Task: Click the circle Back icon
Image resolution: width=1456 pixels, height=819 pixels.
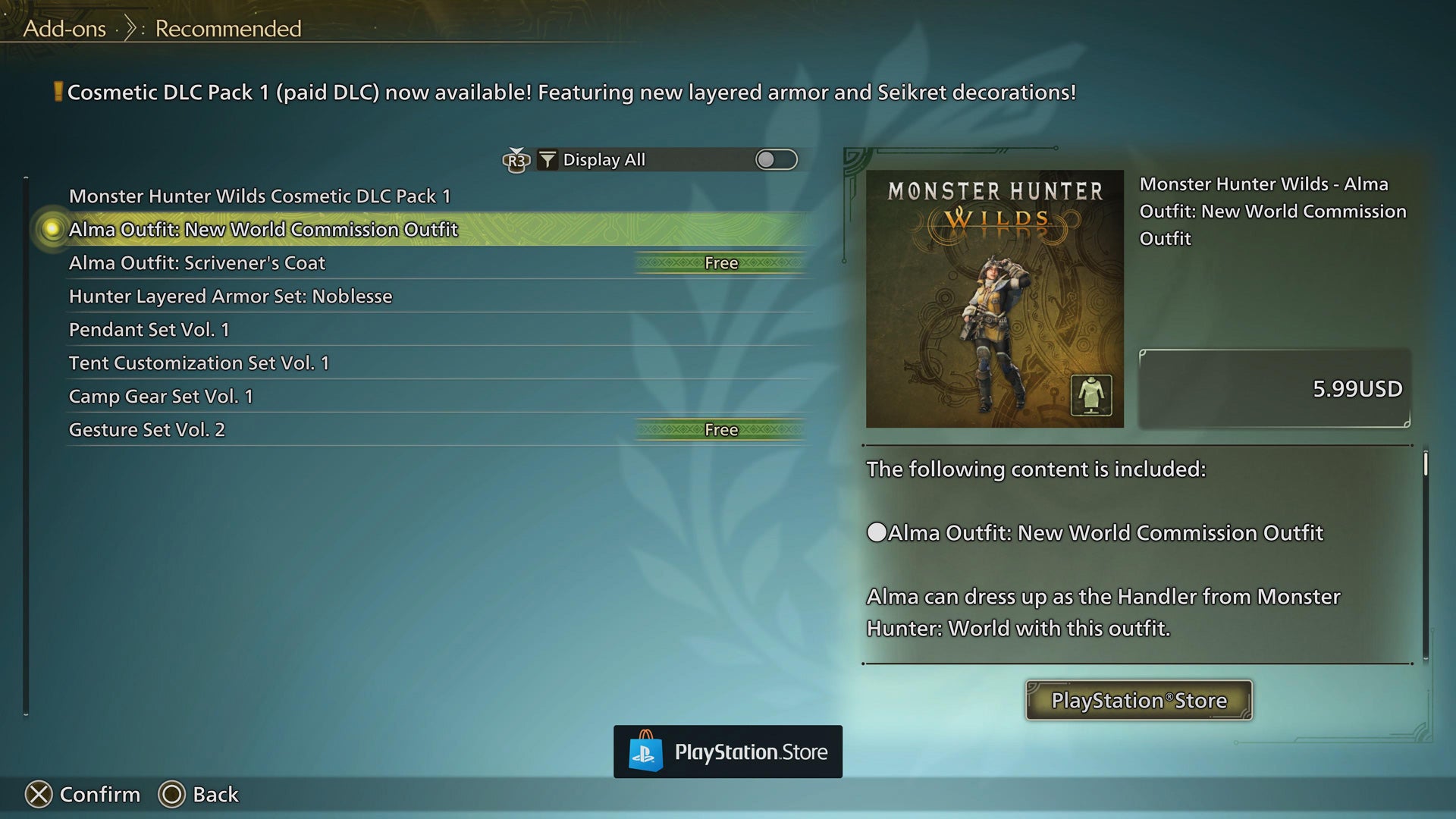Action: point(171,795)
